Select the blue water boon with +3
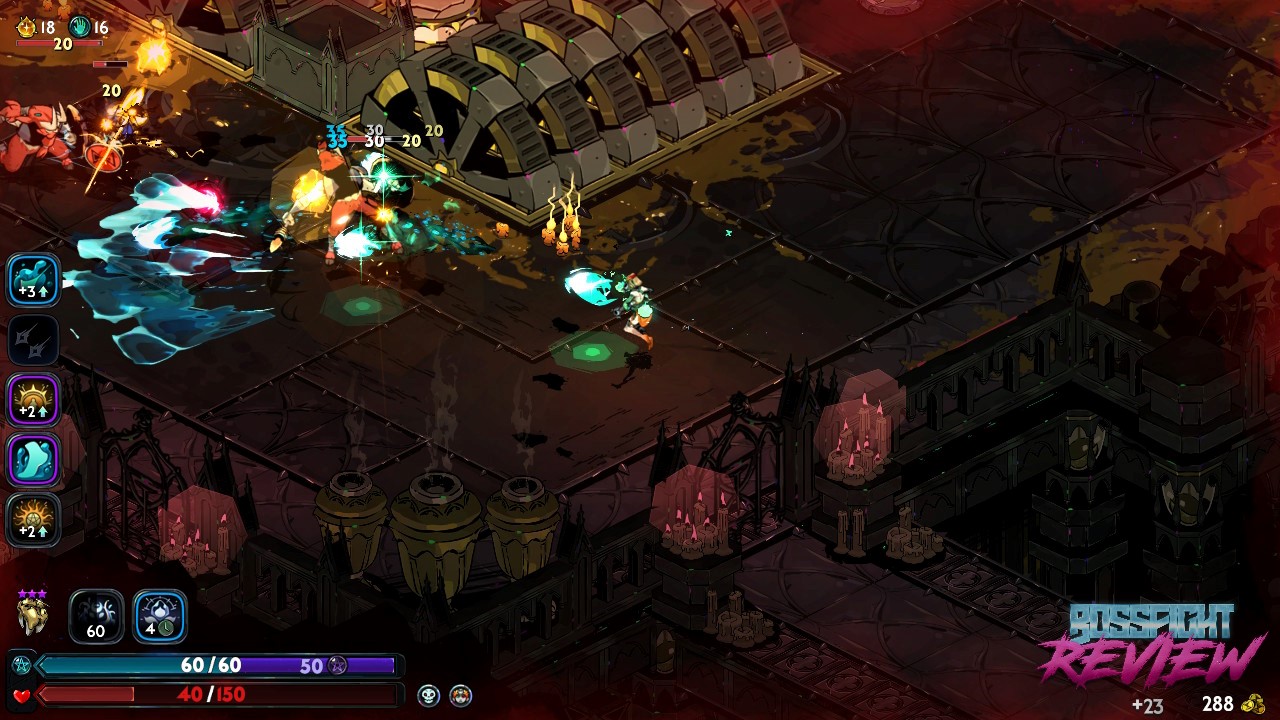 point(34,279)
